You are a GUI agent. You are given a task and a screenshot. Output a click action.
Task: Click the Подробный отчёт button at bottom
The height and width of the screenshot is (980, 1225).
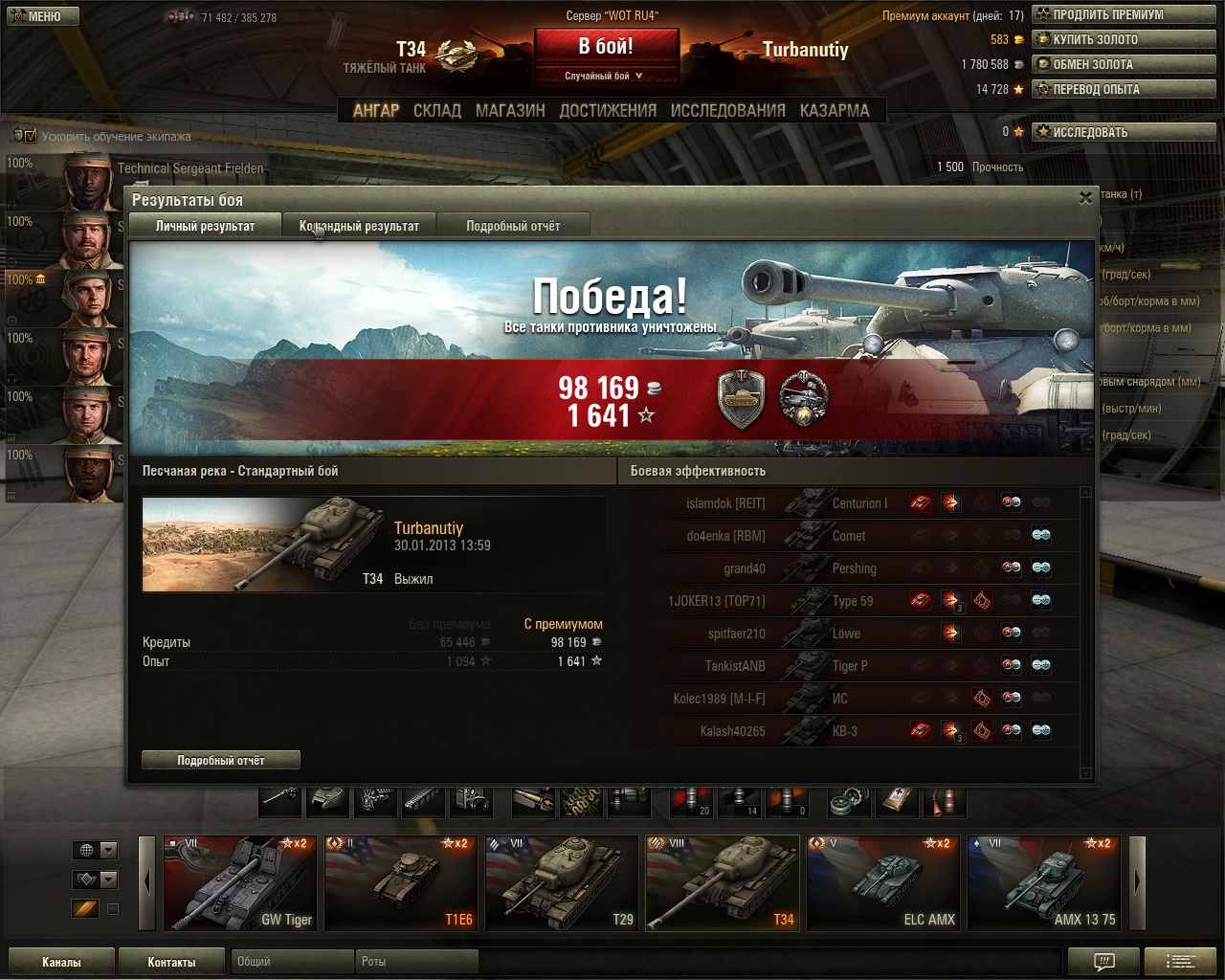pos(221,760)
